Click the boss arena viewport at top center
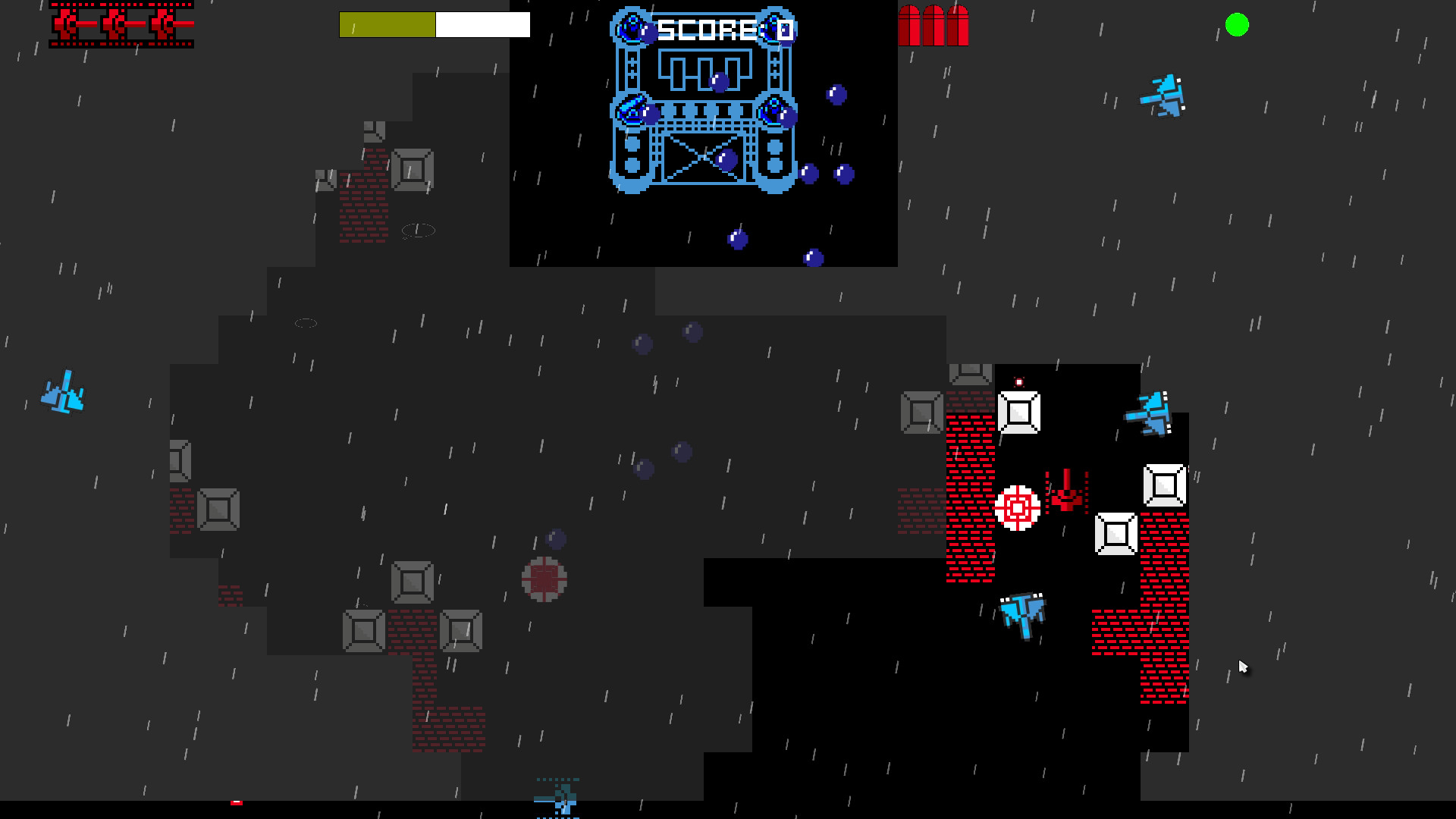This screenshot has height=819, width=1456. point(703,133)
